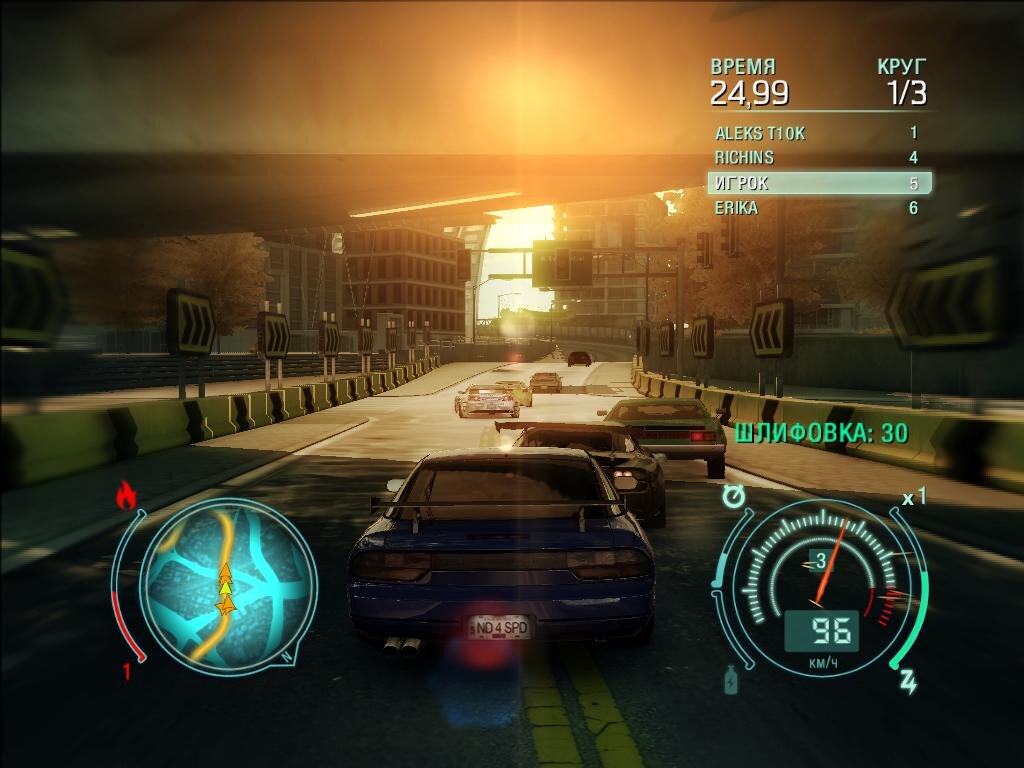Screen dimensions: 1024x768
Task: Click the circular track minimap
Action: click(x=228, y=583)
